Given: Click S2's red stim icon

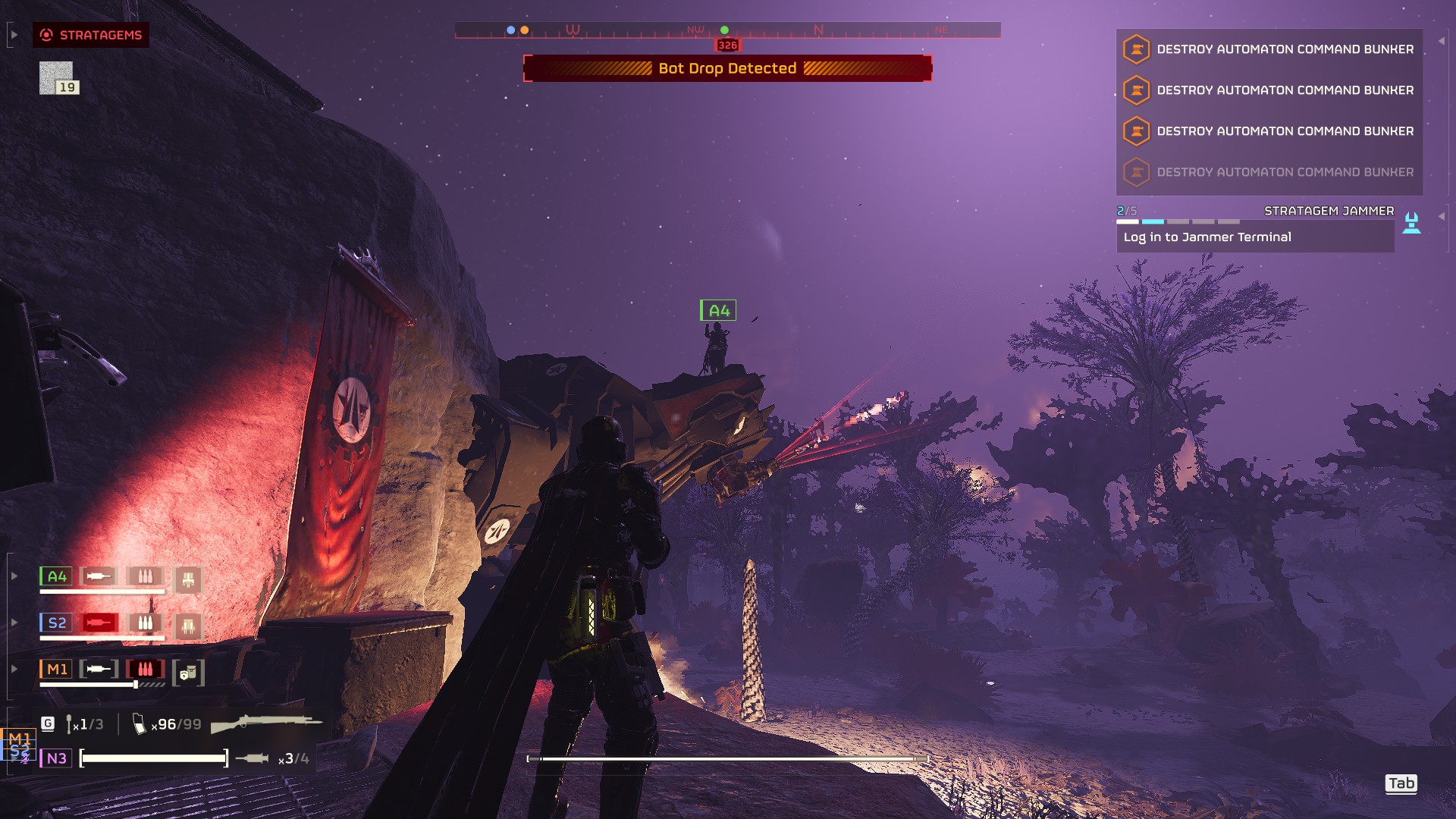Looking at the screenshot, I should tap(99, 623).
